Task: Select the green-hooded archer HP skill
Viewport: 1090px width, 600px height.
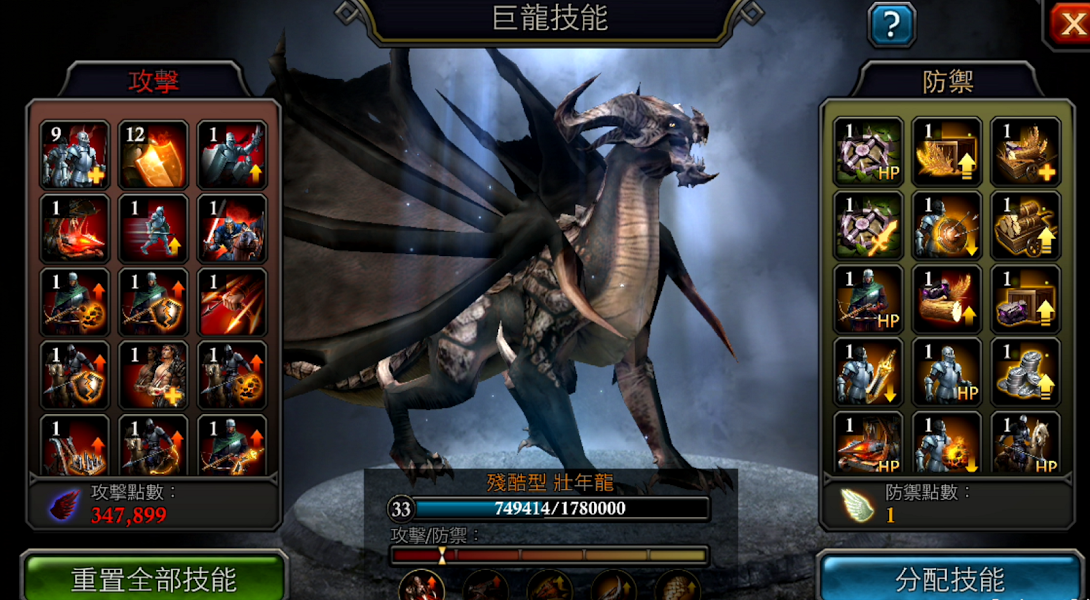Action: coord(867,299)
